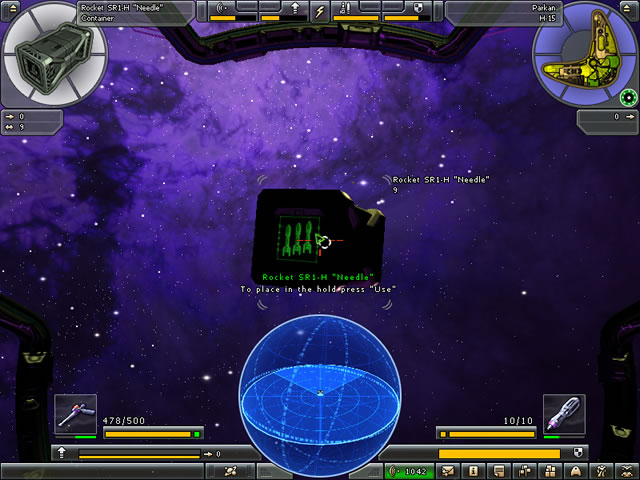Select the laser cannon weapon icon
This screenshot has width=640, height=480.
[76, 414]
